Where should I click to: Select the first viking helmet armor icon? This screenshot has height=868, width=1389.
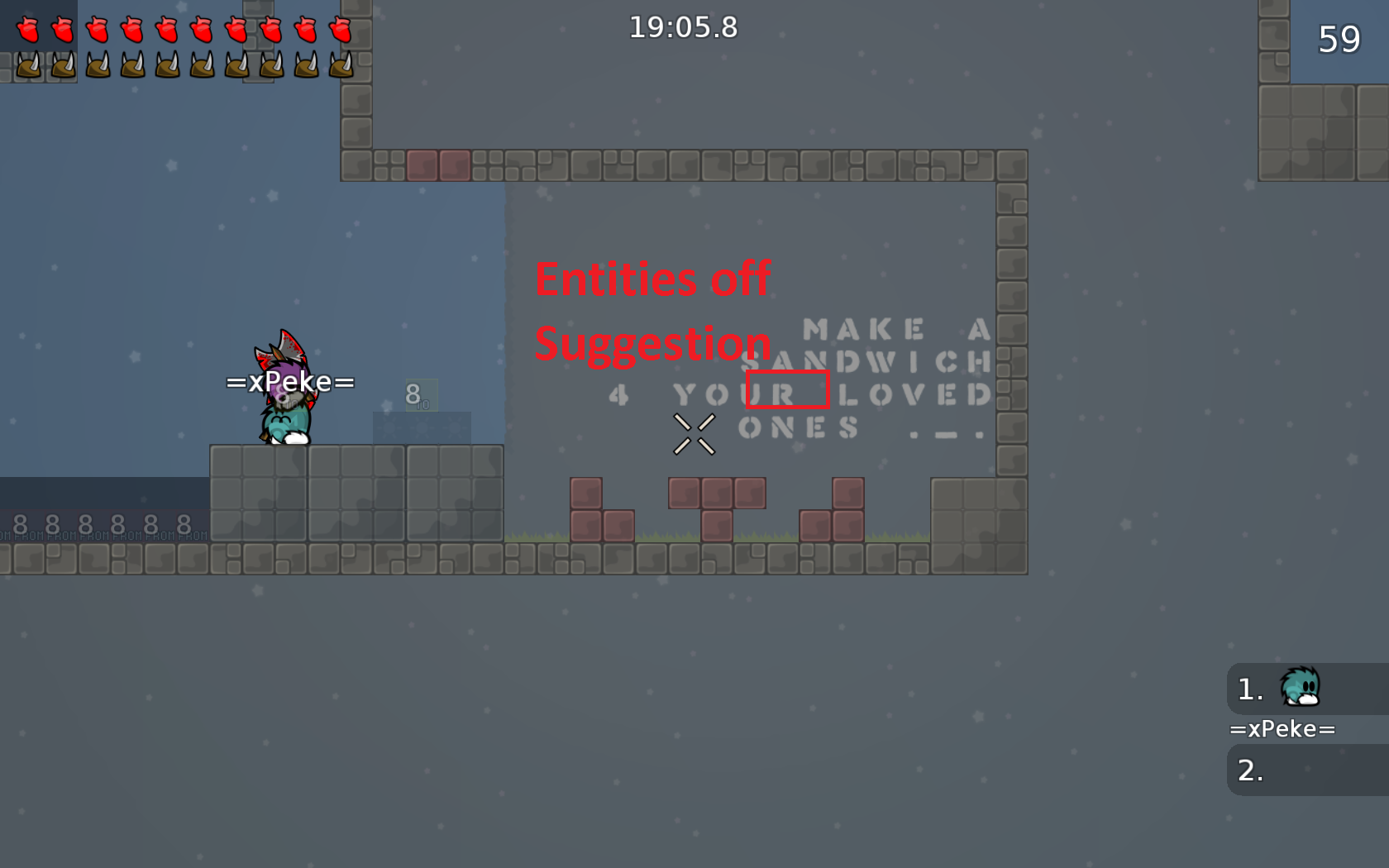click(x=28, y=66)
